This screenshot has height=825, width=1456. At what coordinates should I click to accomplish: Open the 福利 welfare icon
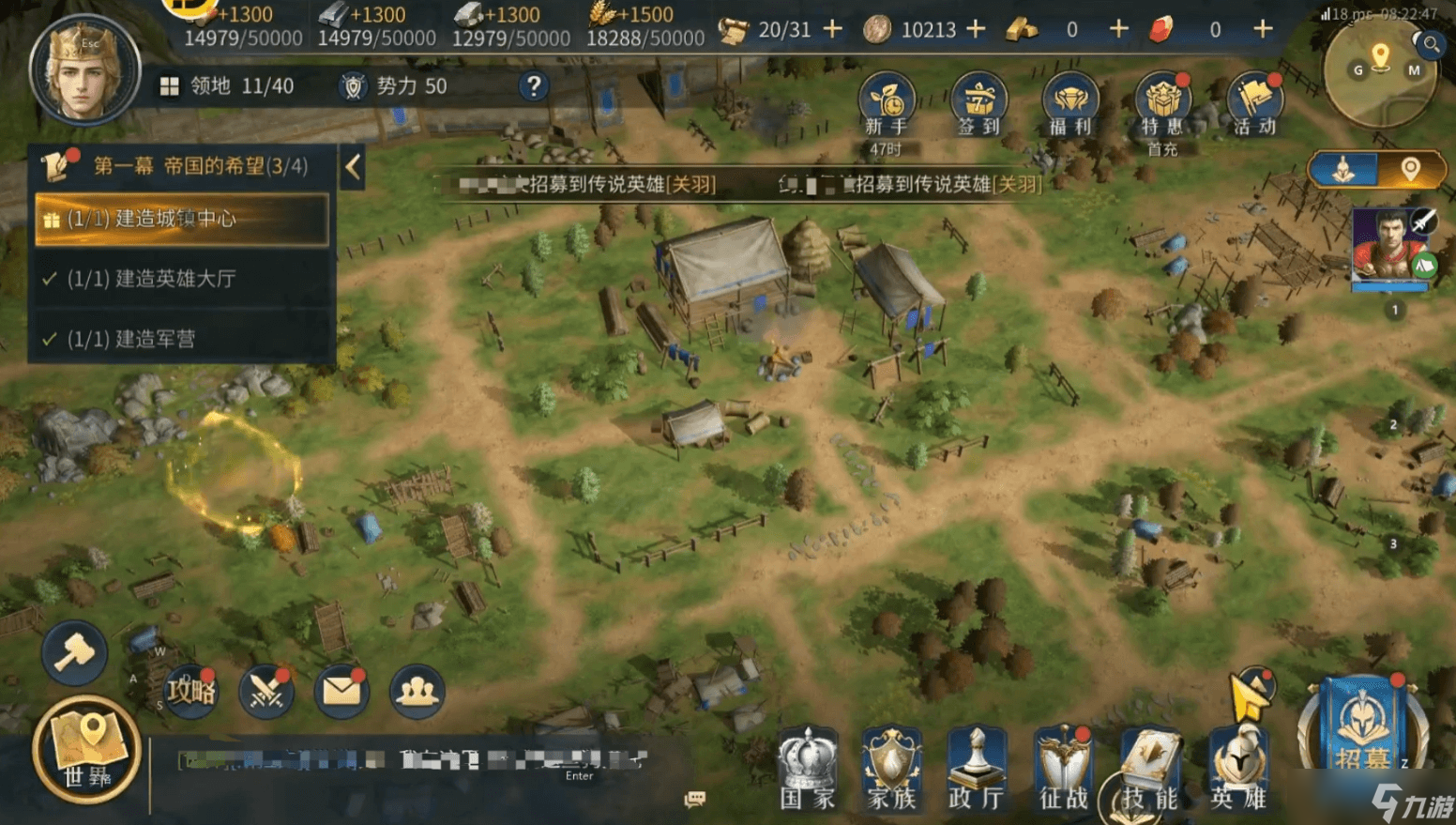[x=1069, y=103]
